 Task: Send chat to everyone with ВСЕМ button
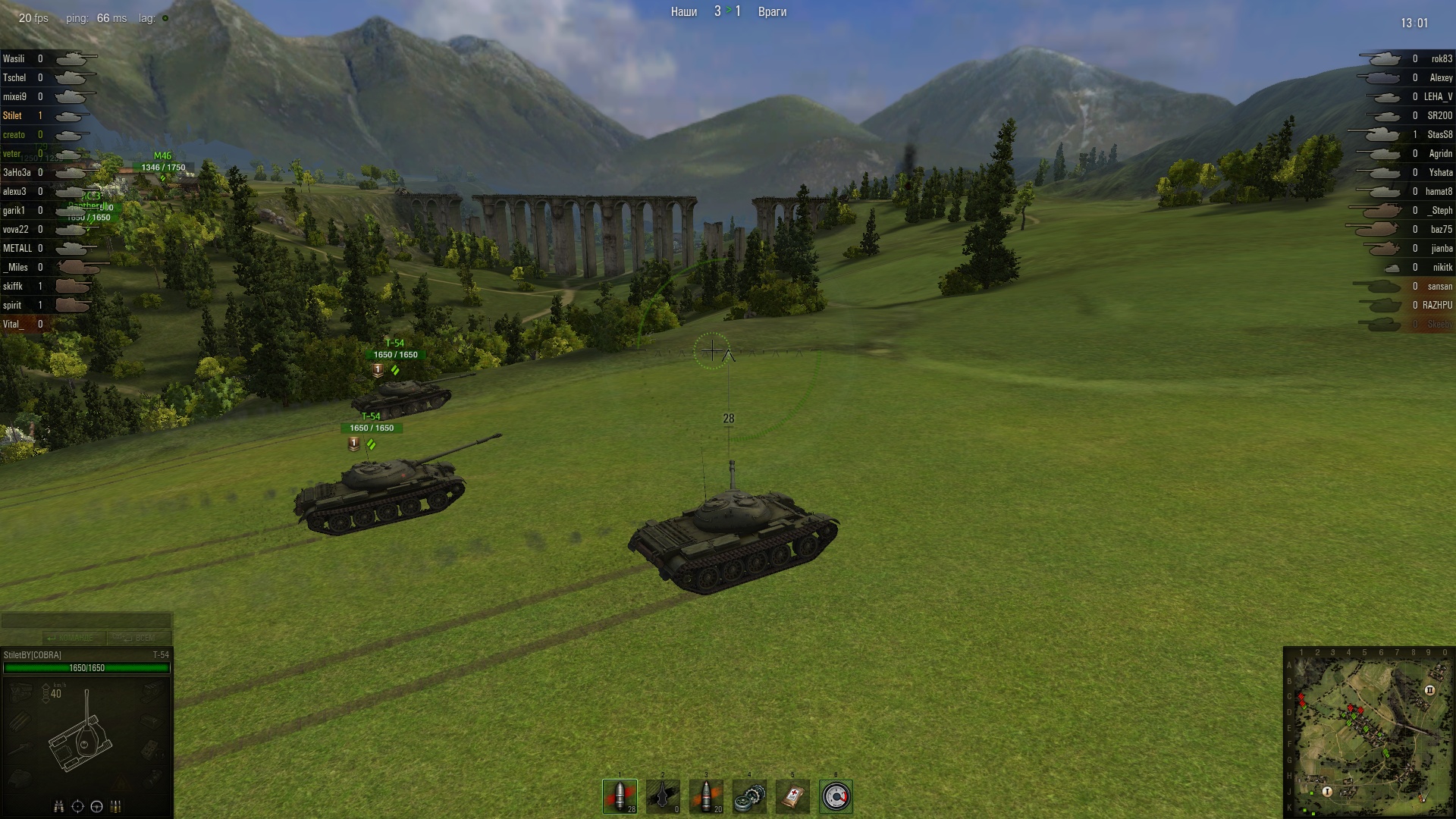(x=140, y=638)
